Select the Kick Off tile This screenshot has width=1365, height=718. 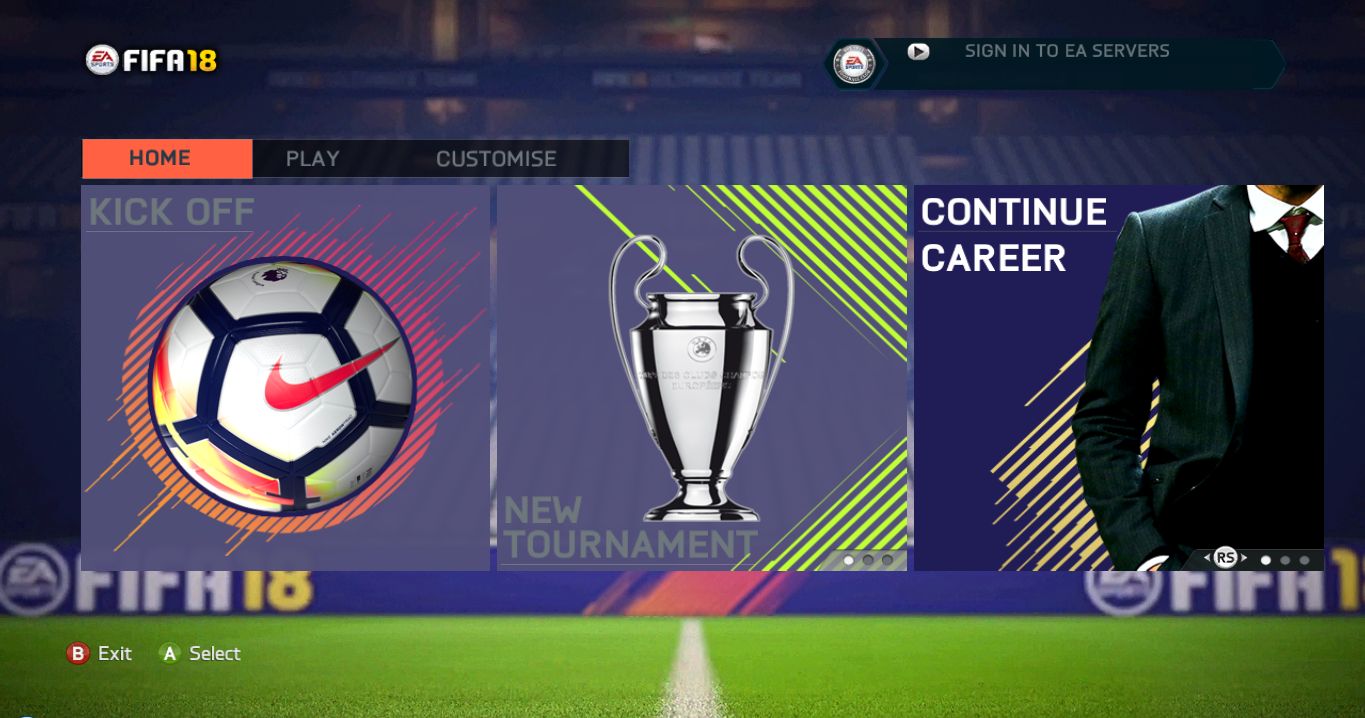(x=285, y=378)
